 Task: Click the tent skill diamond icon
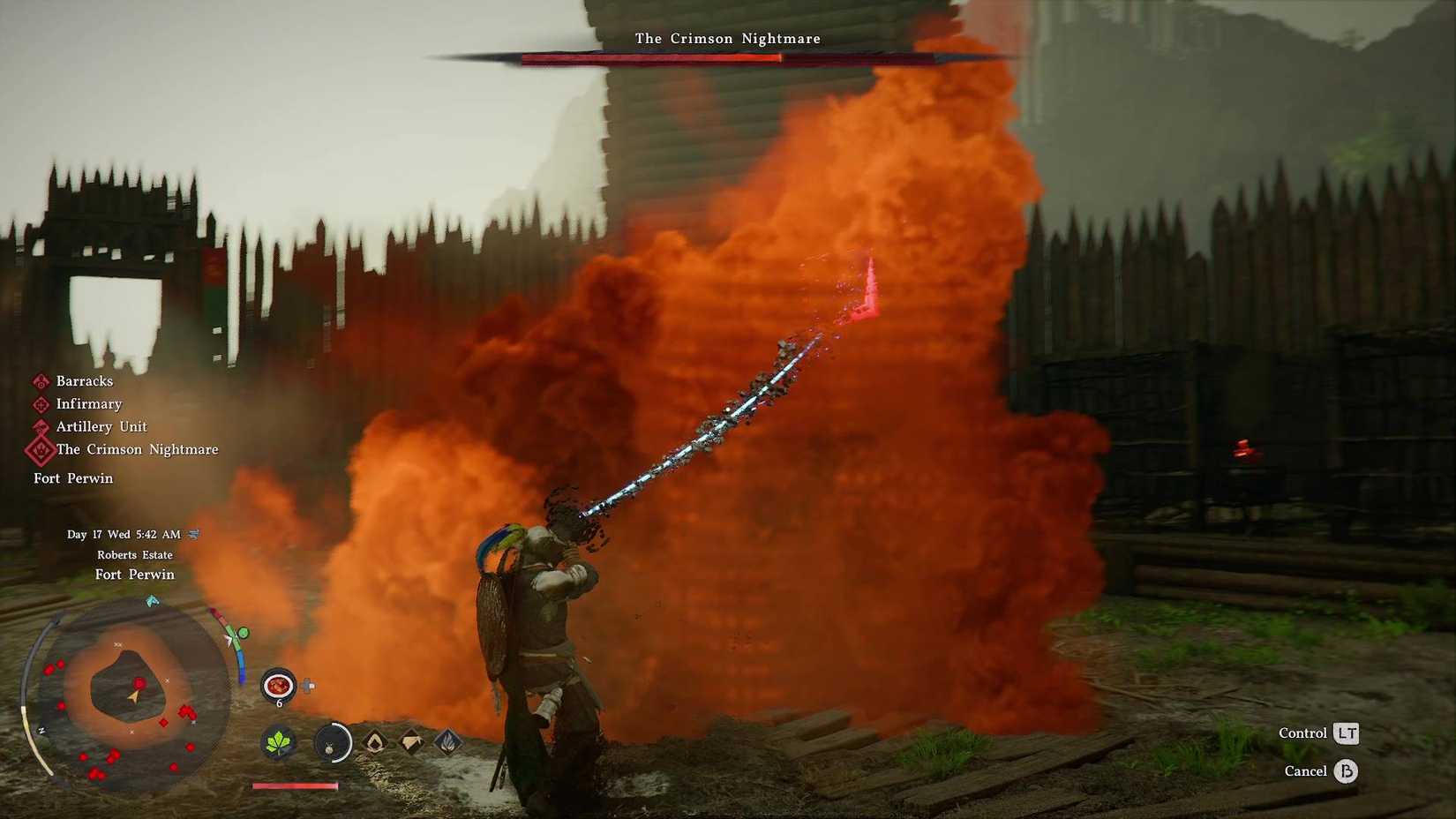click(x=411, y=744)
